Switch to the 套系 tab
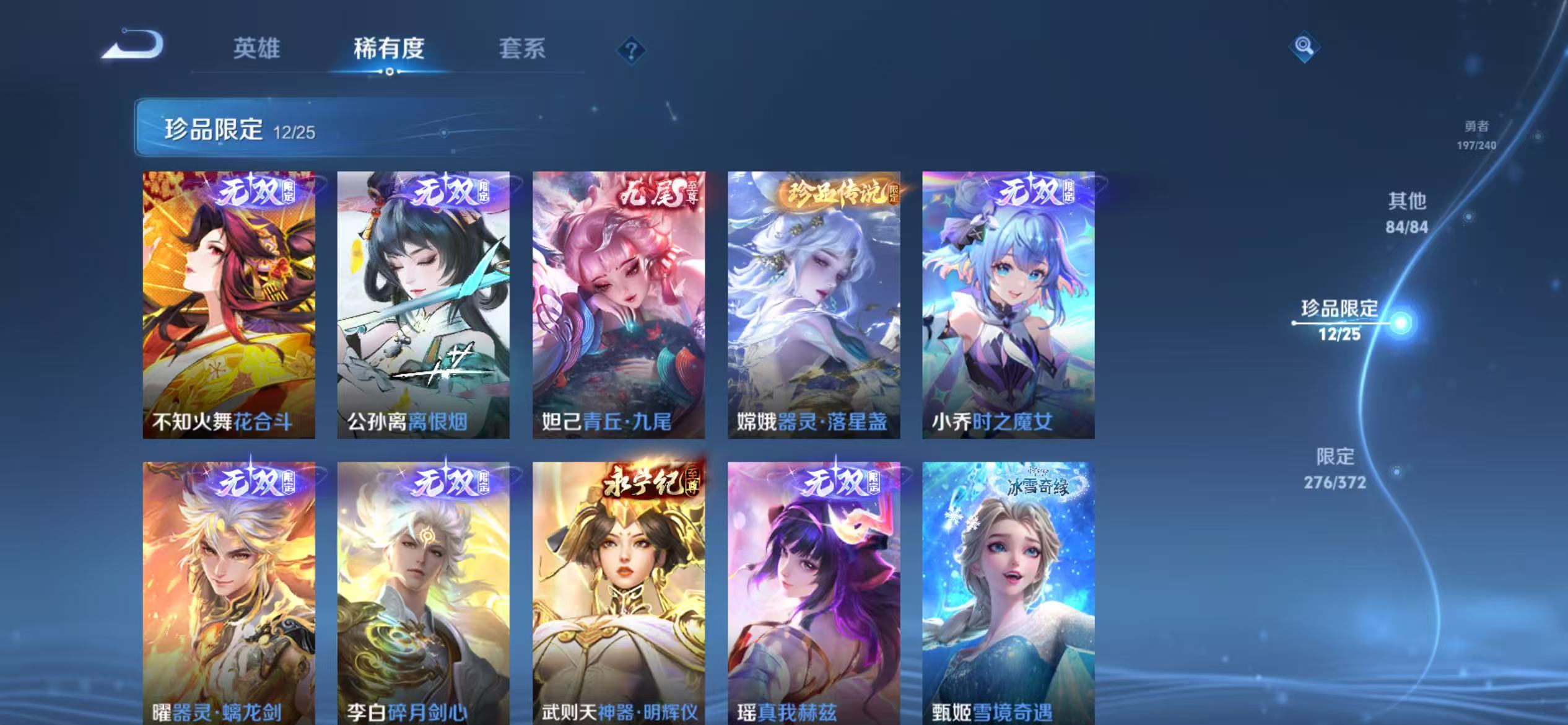The image size is (1568, 725). point(523,50)
